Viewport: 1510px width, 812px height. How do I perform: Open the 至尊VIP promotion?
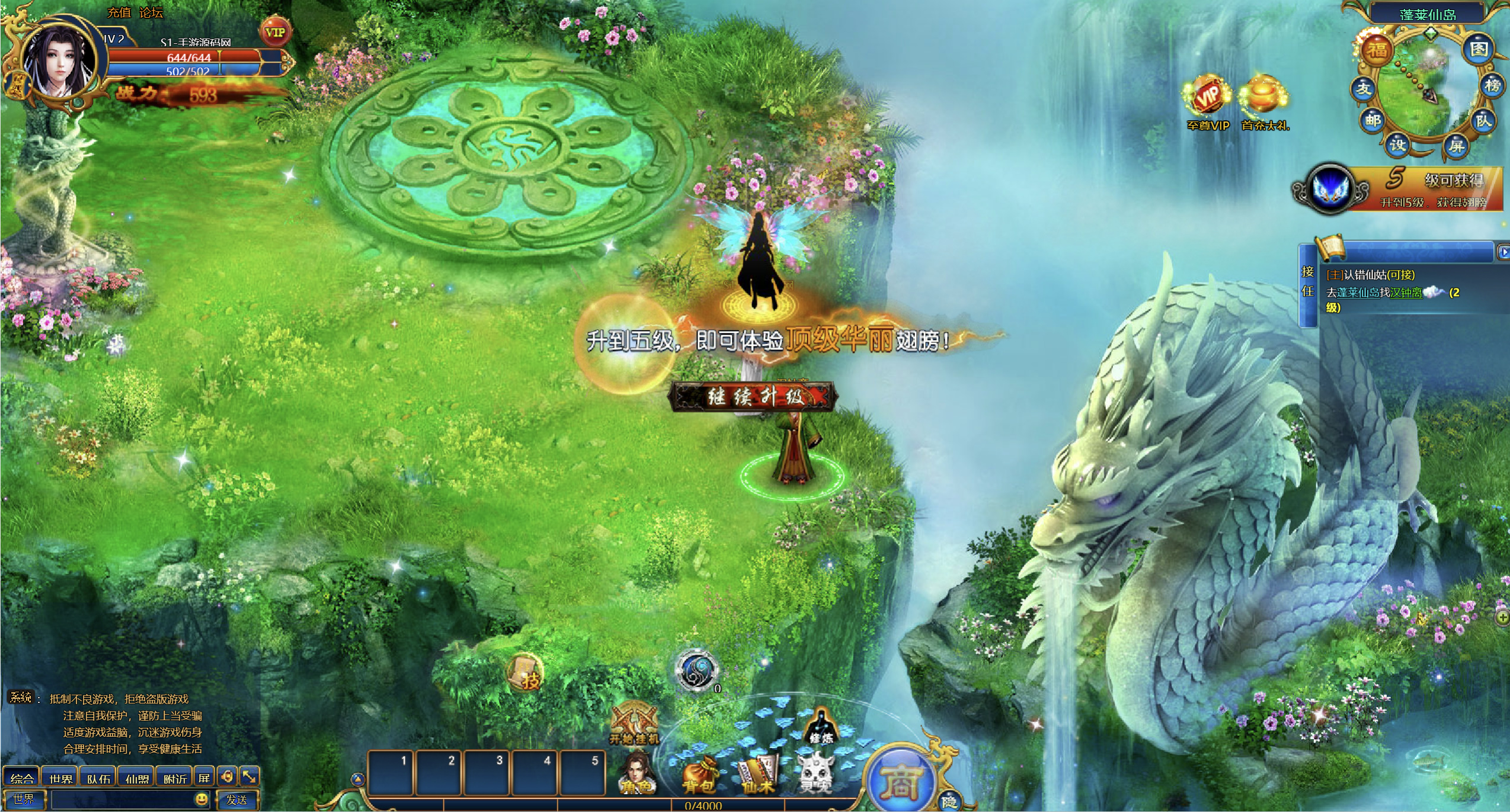[x=1208, y=102]
